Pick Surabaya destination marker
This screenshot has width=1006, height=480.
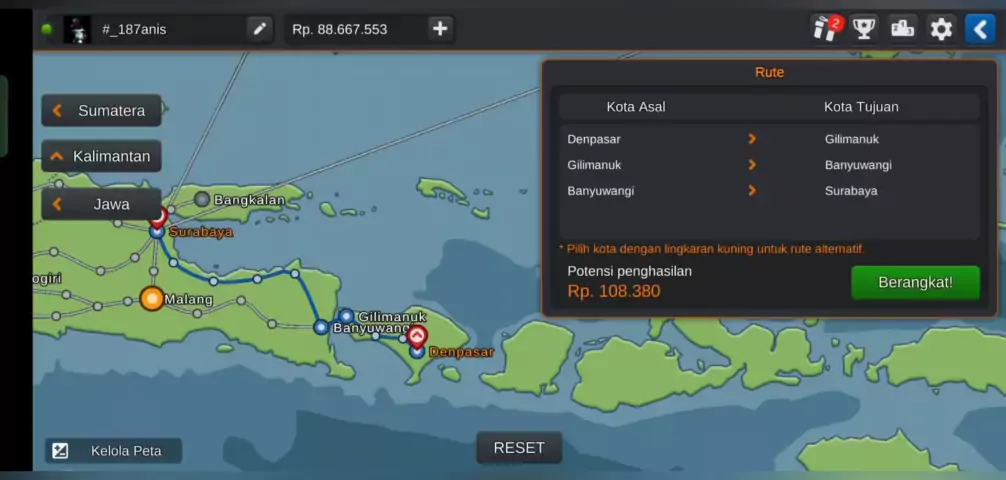[157, 230]
